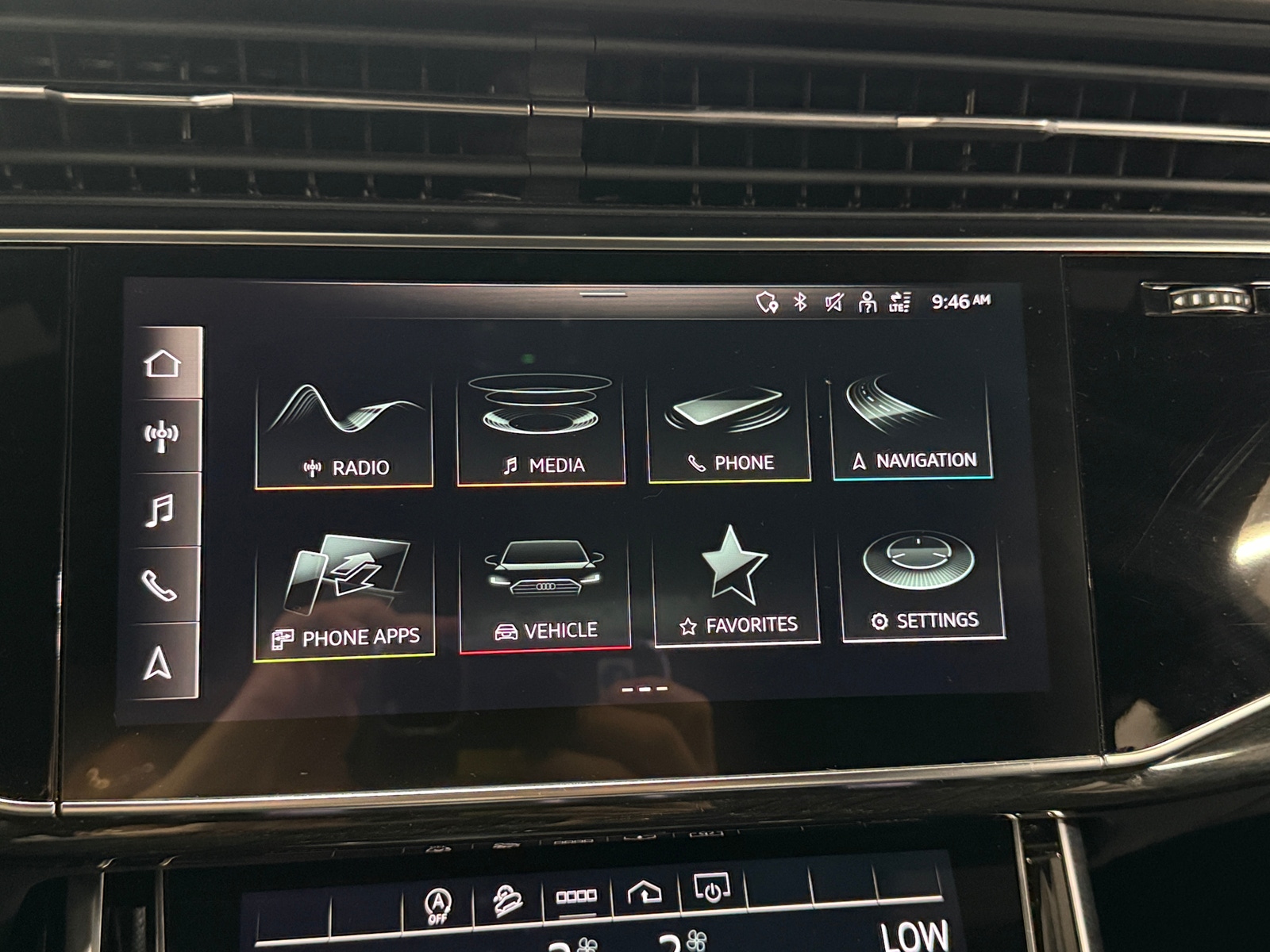Viewport: 1270px width, 952px height.
Task: Select the radio antenna icon in sidebar
Action: tap(163, 434)
